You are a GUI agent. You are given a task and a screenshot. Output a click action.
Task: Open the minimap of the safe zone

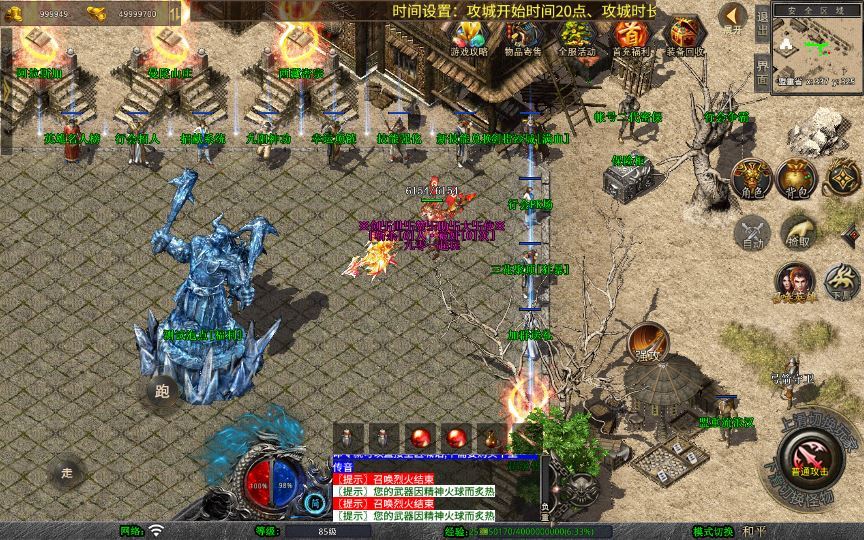[x=818, y=48]
